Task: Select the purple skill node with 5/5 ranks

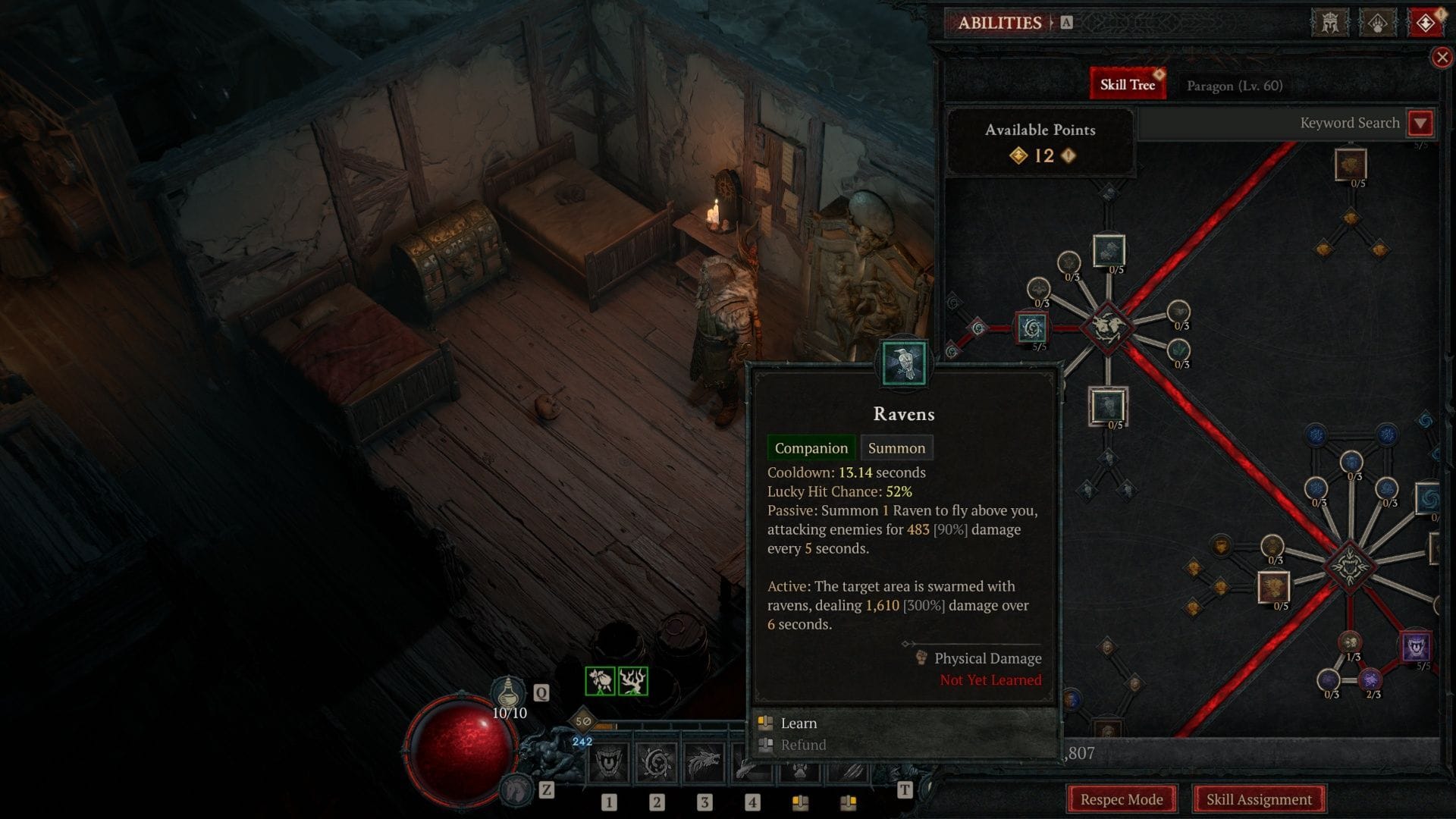Action: [1416, 647]
